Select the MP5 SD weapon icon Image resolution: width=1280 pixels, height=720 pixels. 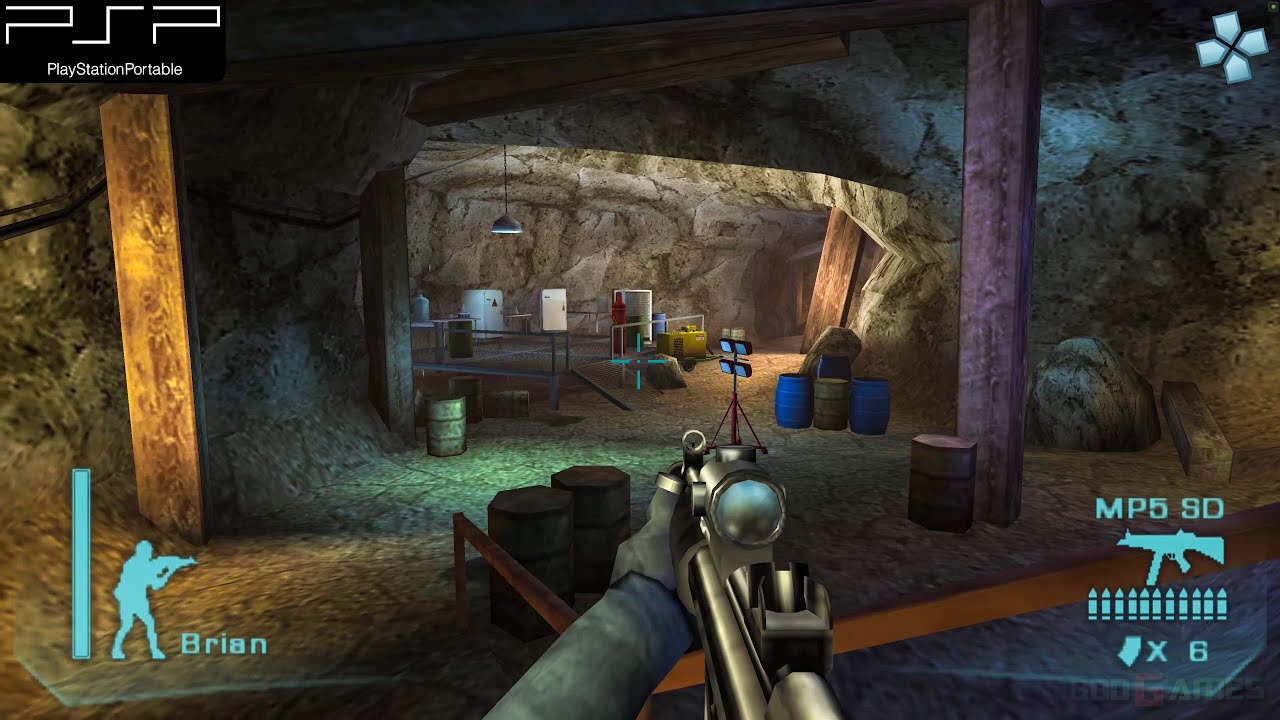click(1169, 553)
